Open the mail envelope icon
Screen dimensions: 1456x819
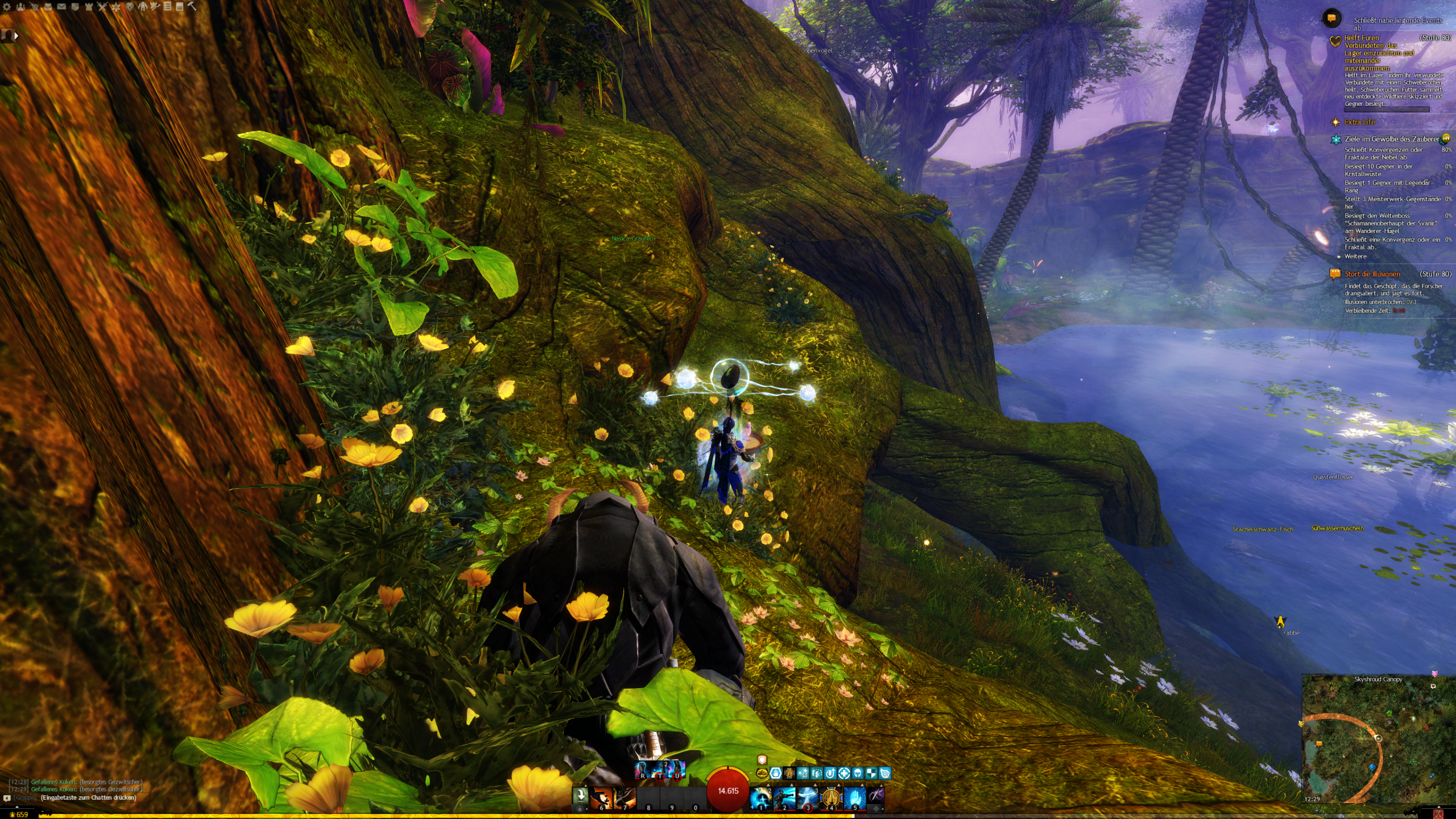[61, 7]
